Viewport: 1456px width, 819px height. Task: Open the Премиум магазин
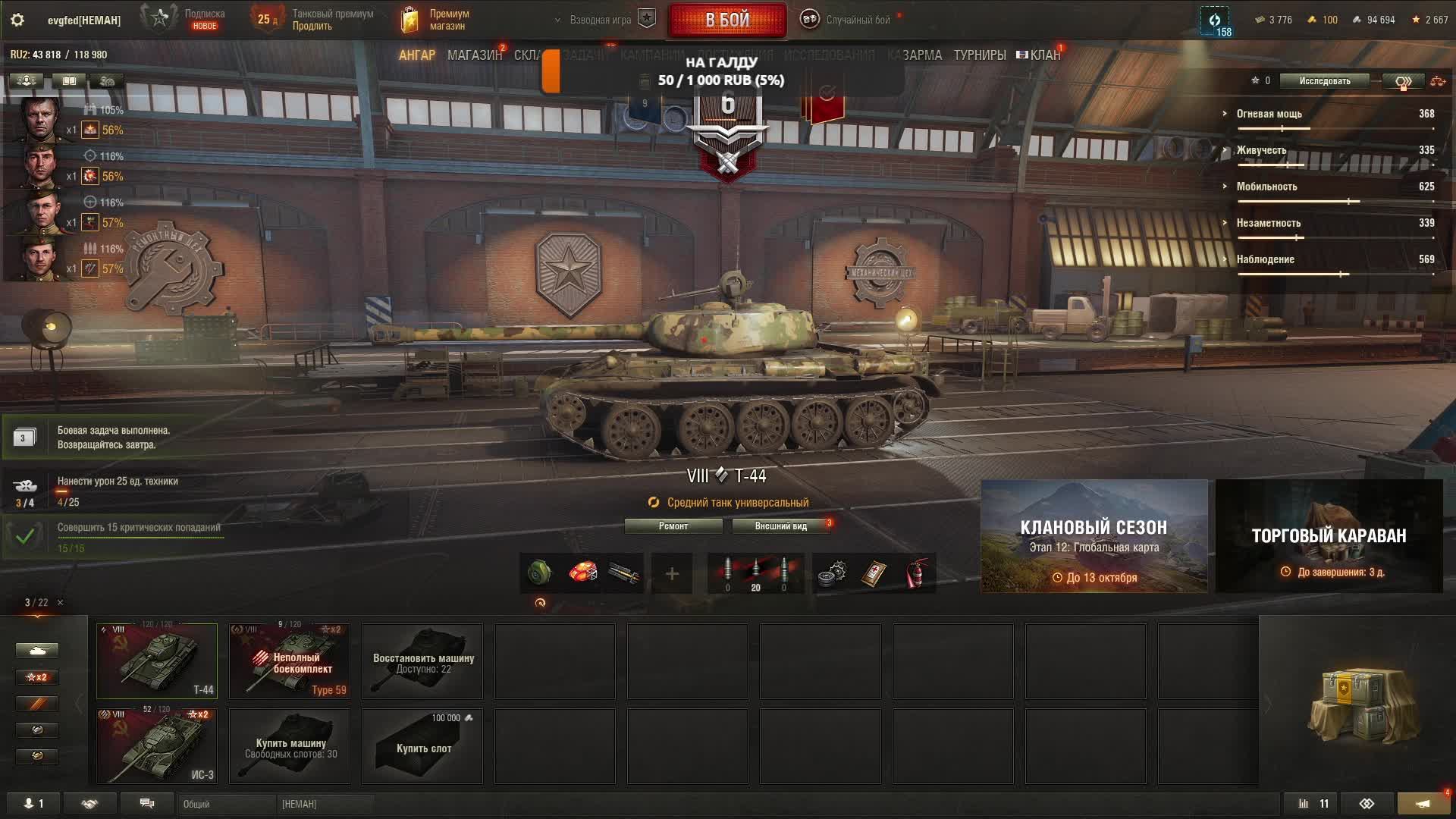click(436, 20)
